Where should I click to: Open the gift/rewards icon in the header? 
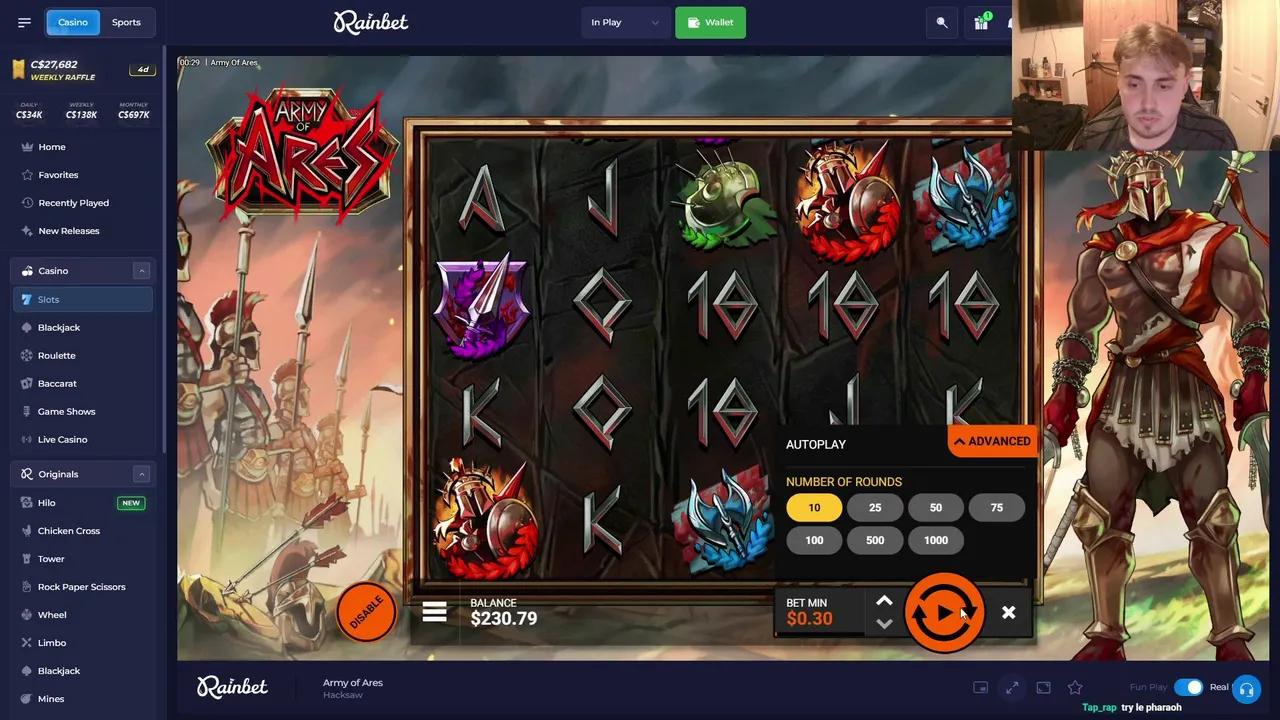pos(981,21)
